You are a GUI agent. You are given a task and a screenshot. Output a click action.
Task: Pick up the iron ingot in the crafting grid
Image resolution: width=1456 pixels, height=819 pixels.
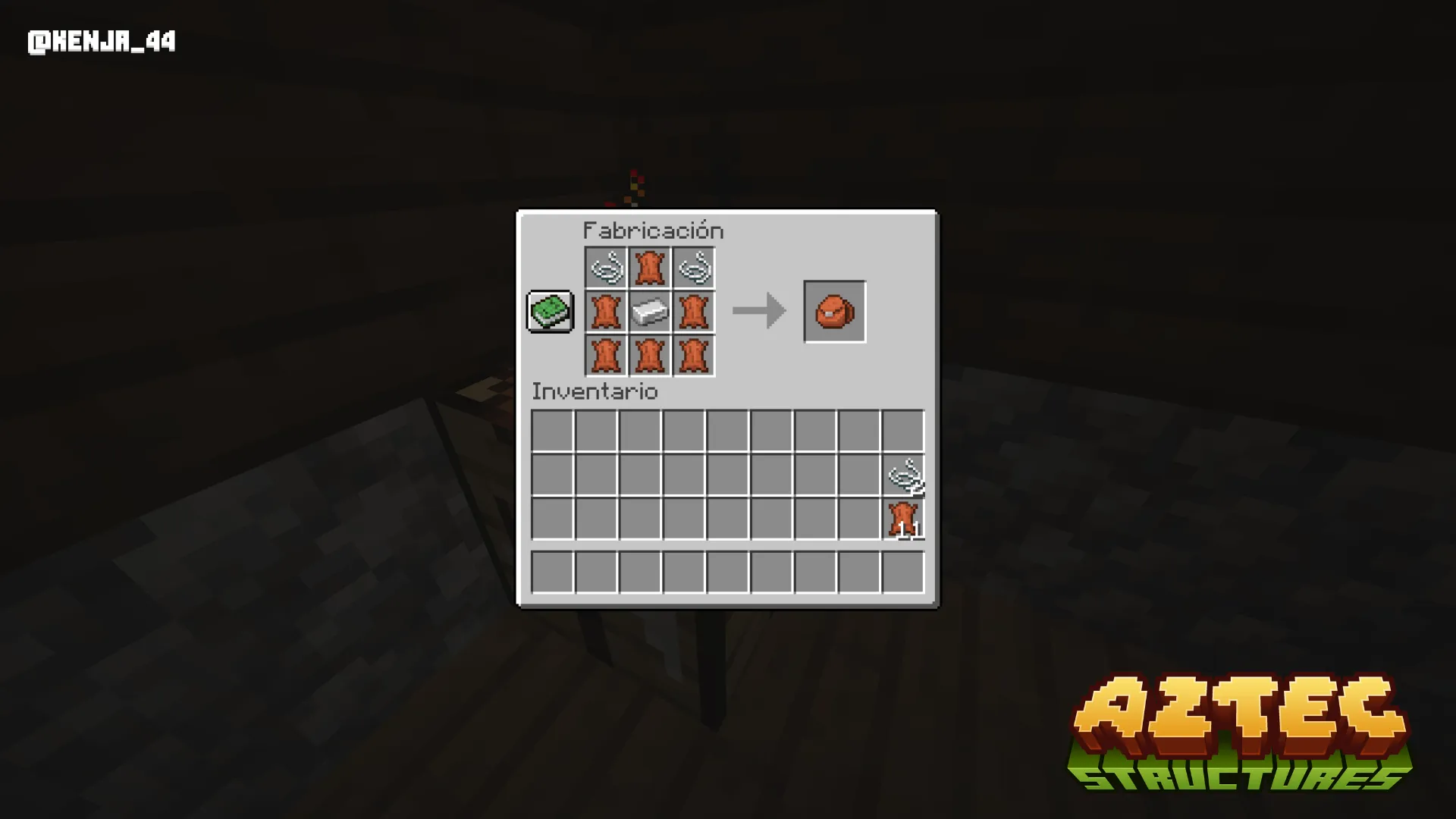[x=651, y=312]
